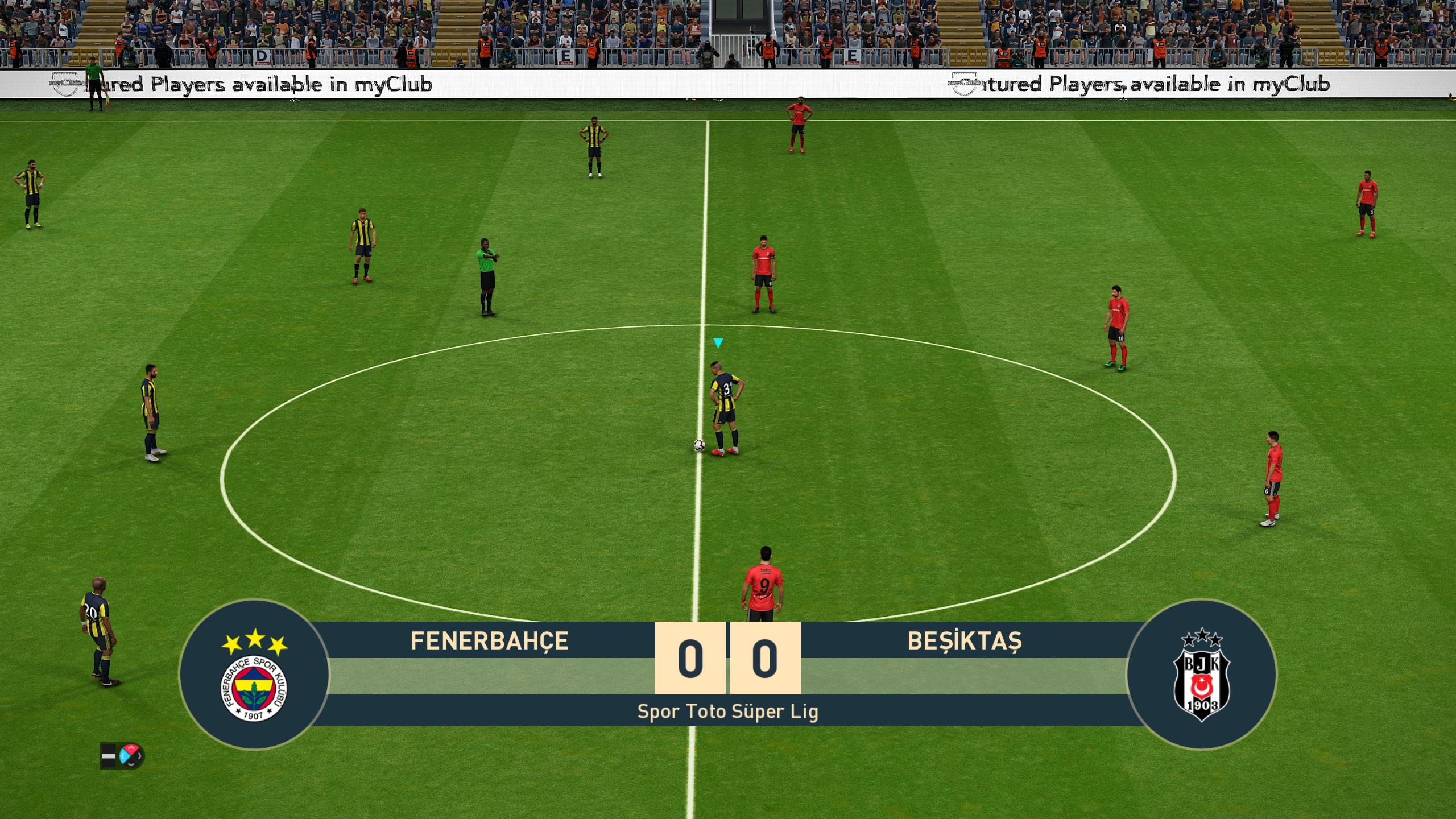
Task: Click the circular logo on the left advertising banner
Action: pyautogui.click(x=64, y=83)
